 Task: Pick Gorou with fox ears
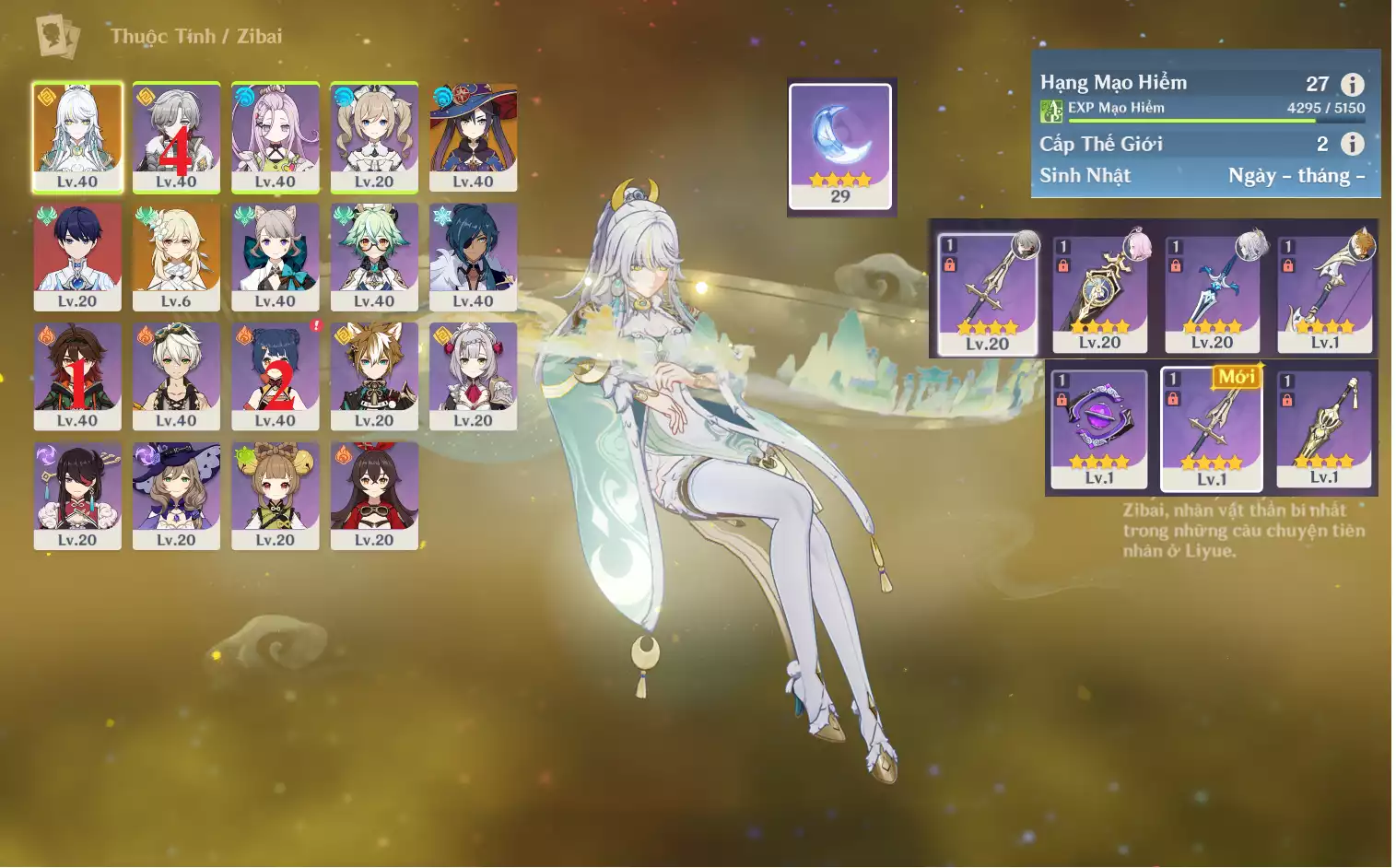[x=373, y=376]
